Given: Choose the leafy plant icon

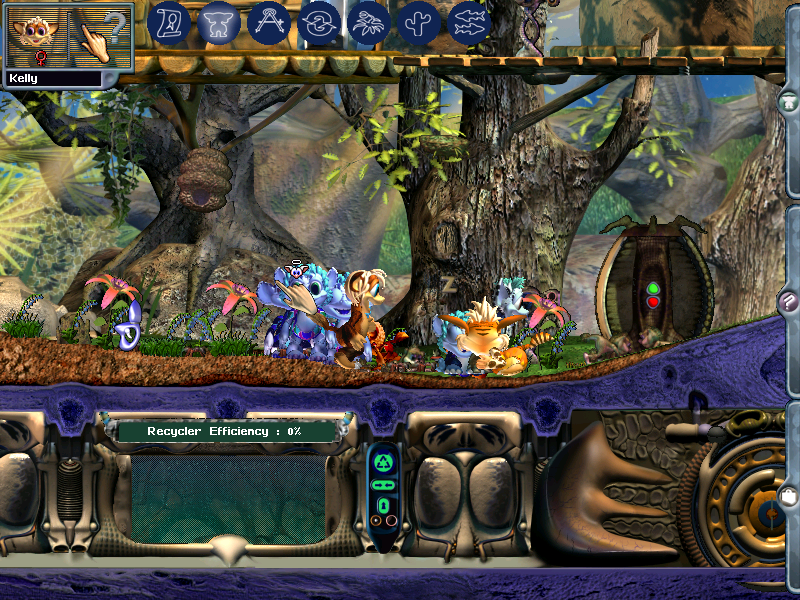Looking at the screenshot, I should [x=370, y=23].
